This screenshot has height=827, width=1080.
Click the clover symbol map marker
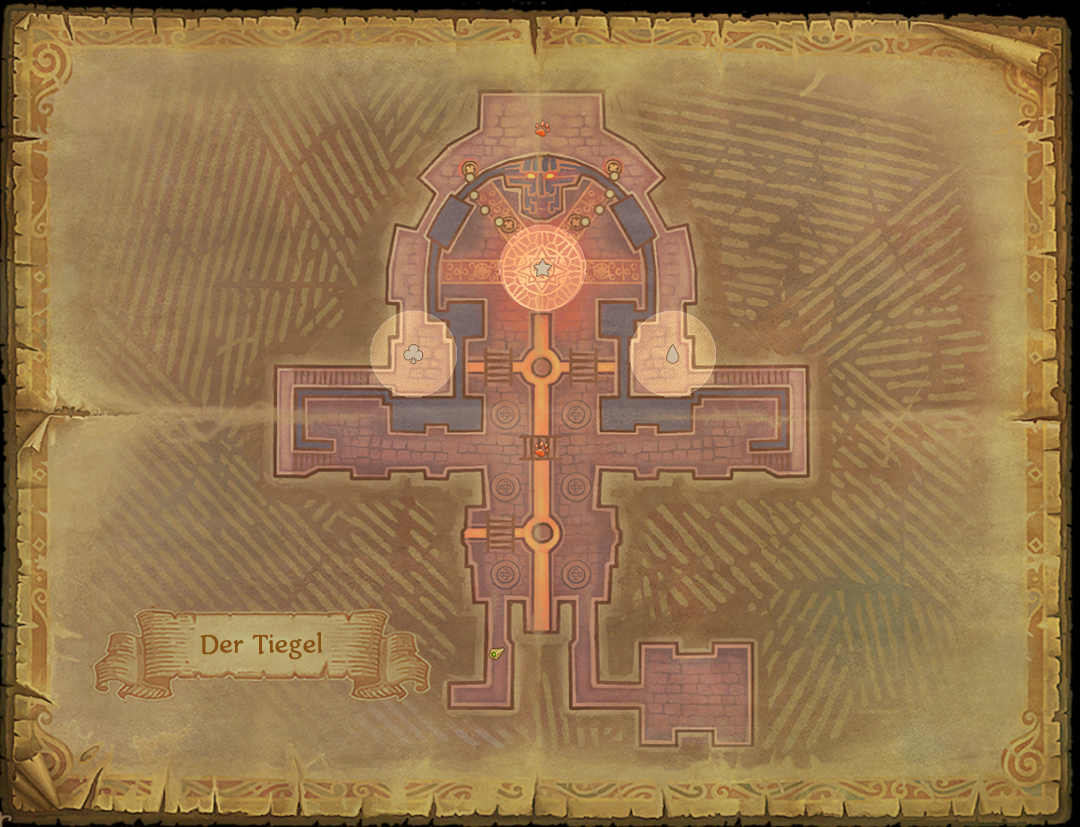pyautogui.click(x=413, y=353)
